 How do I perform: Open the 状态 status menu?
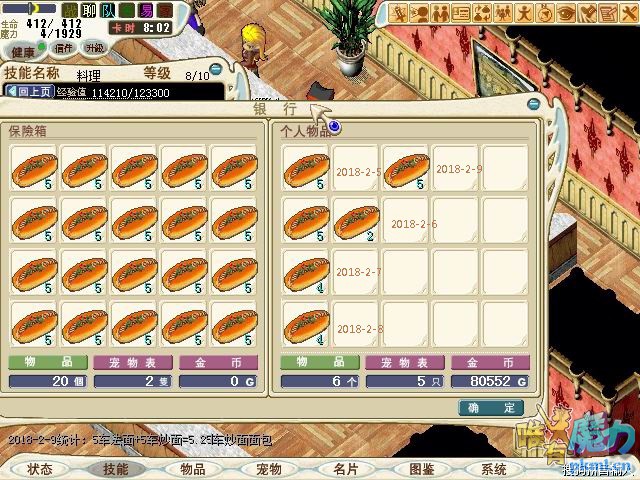(x=40, y=468)
